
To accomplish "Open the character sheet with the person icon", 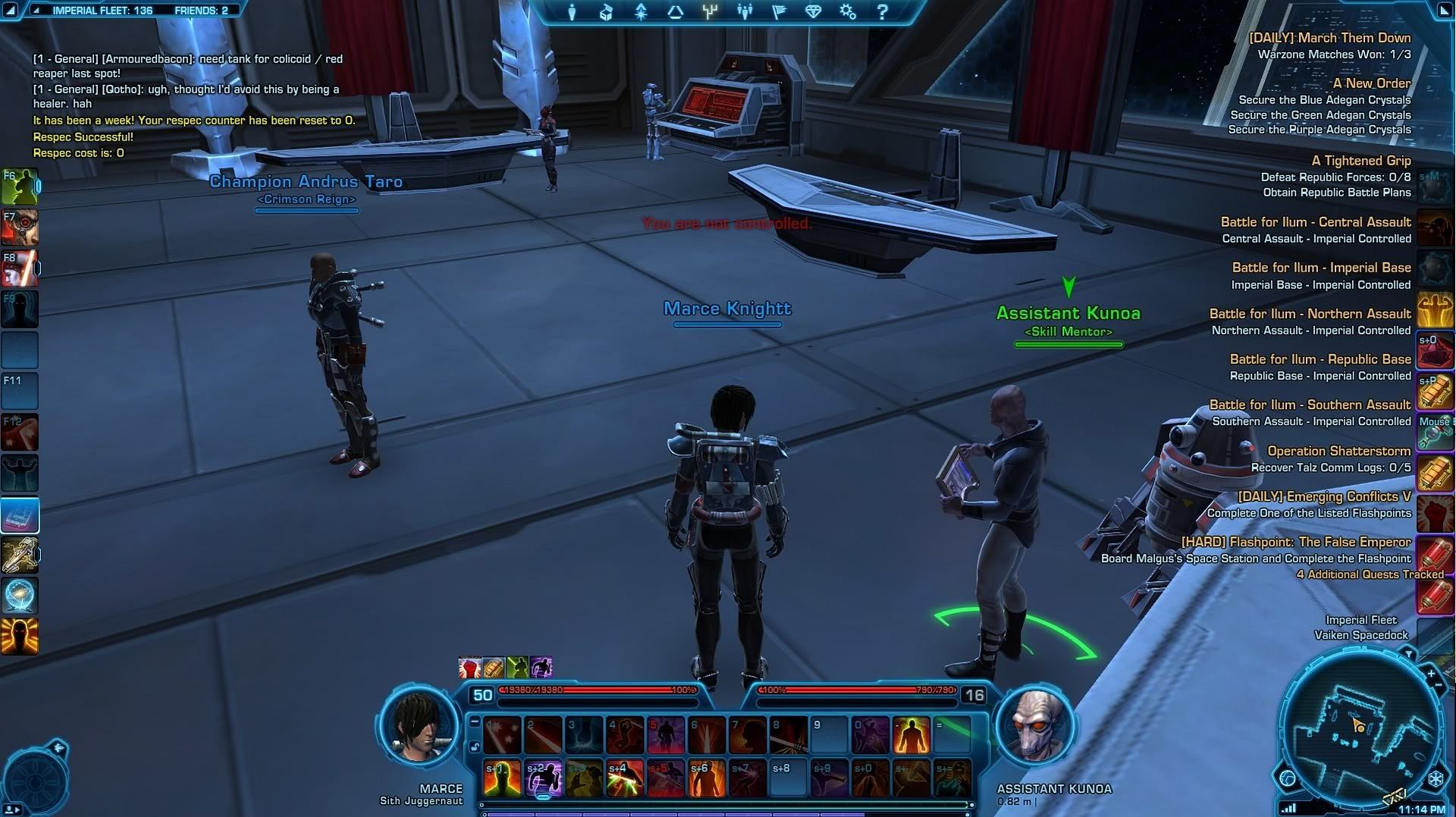I will click(571, 12).
